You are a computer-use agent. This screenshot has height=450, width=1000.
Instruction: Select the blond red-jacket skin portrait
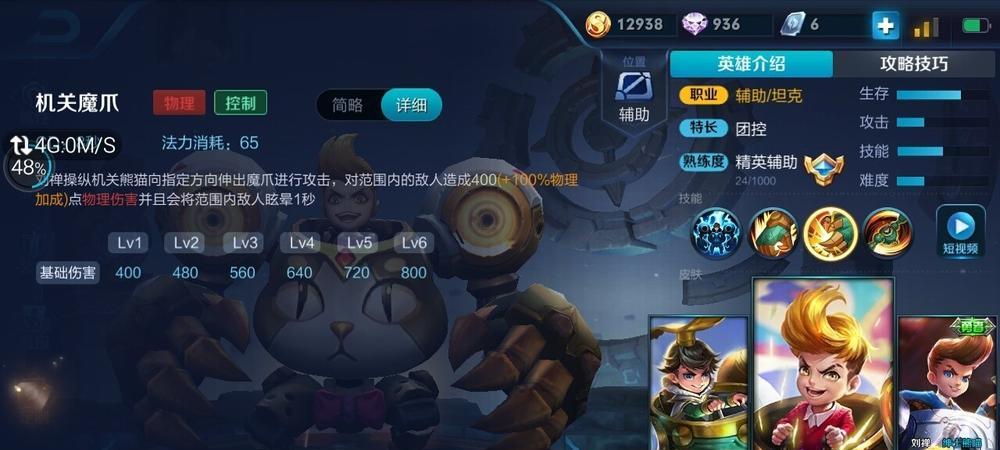tap(822, 366)
